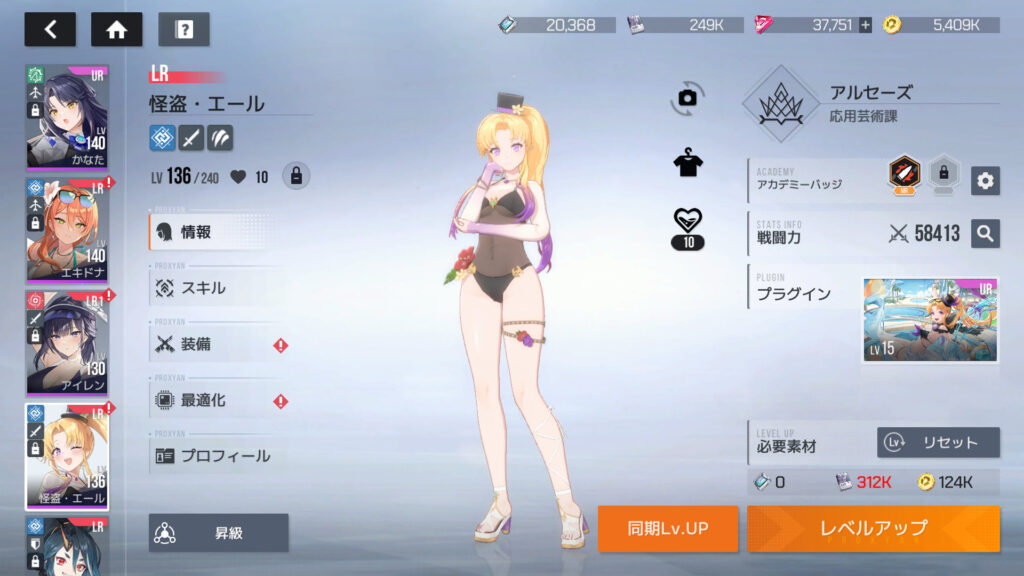Toggle the character lock icon

[295, 176]
